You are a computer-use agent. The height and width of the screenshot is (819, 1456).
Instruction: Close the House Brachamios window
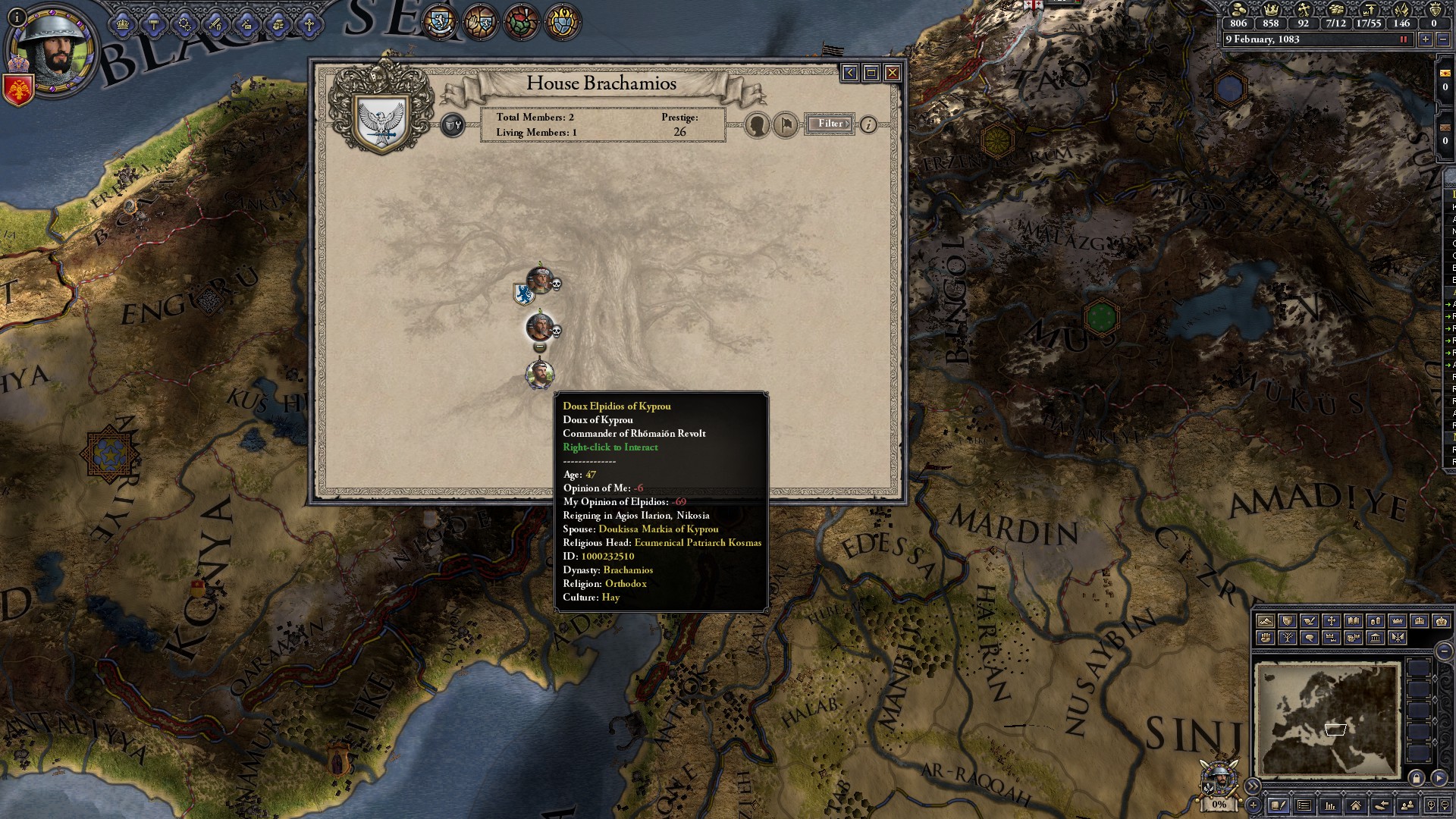pos(893,73)
